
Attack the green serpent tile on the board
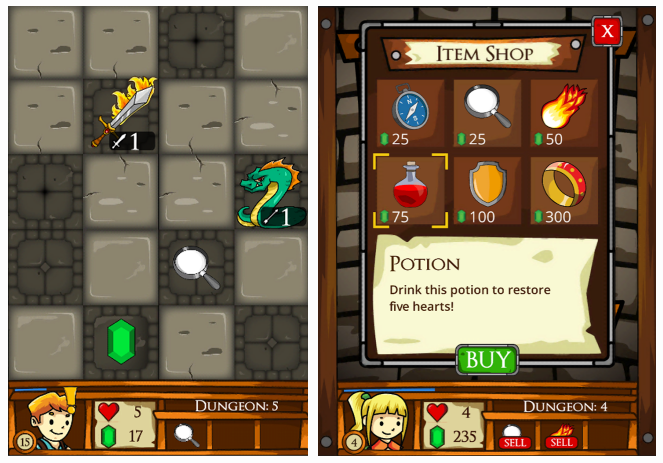270,193
